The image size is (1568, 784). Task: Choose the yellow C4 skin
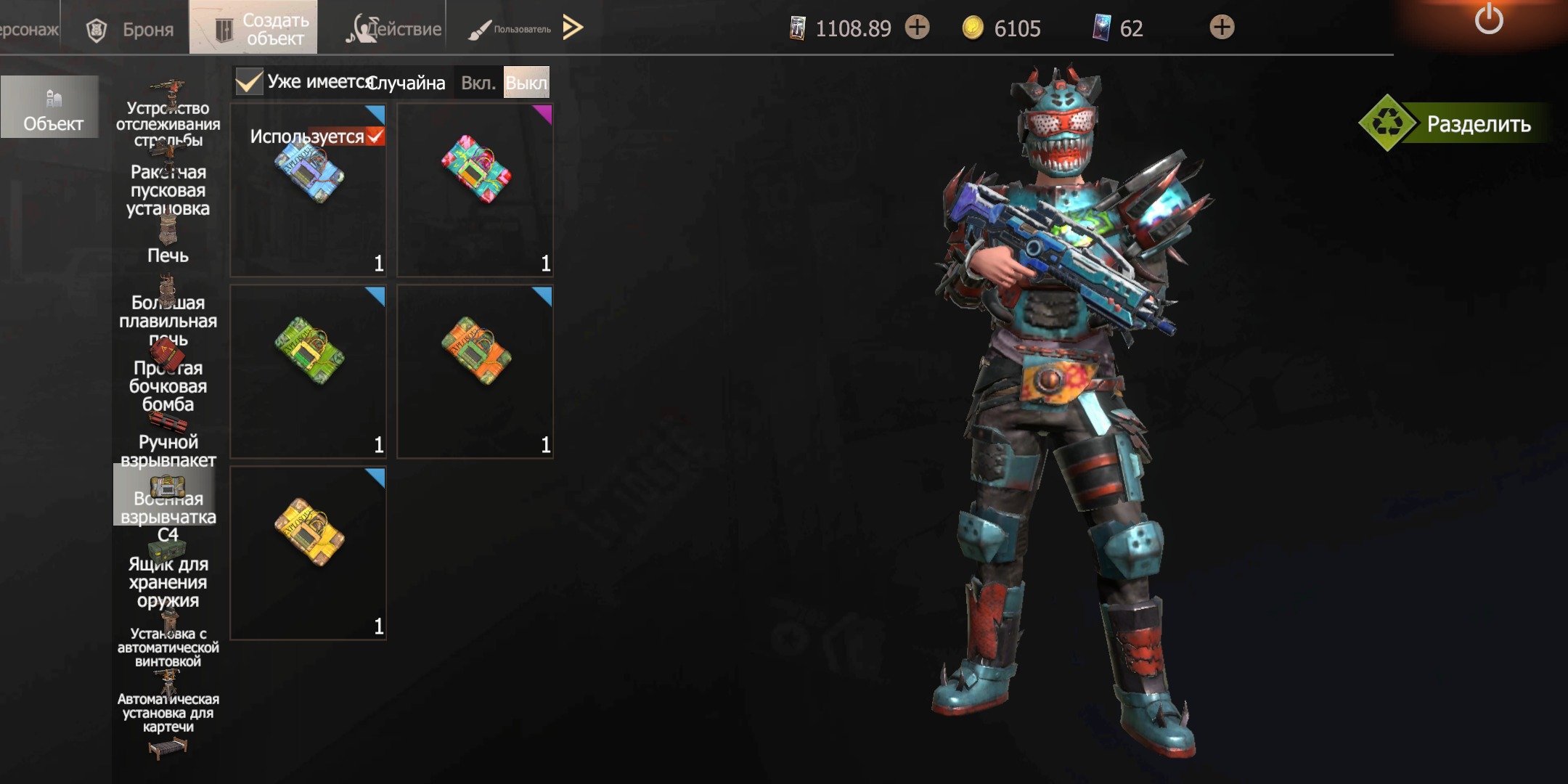[309, 553]
